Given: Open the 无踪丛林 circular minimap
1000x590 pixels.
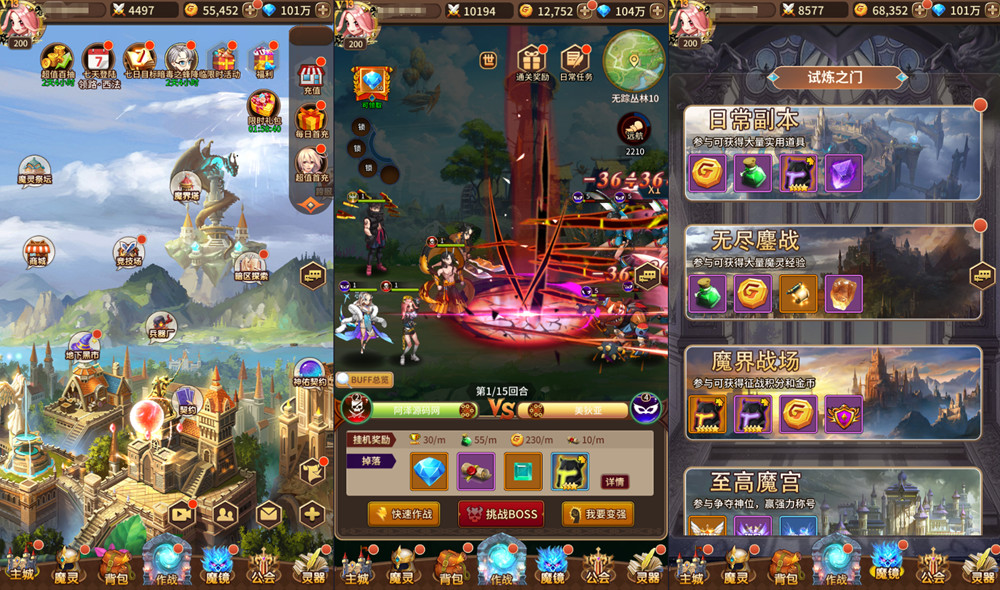Looking at the screenshot, I should point(634,60).
